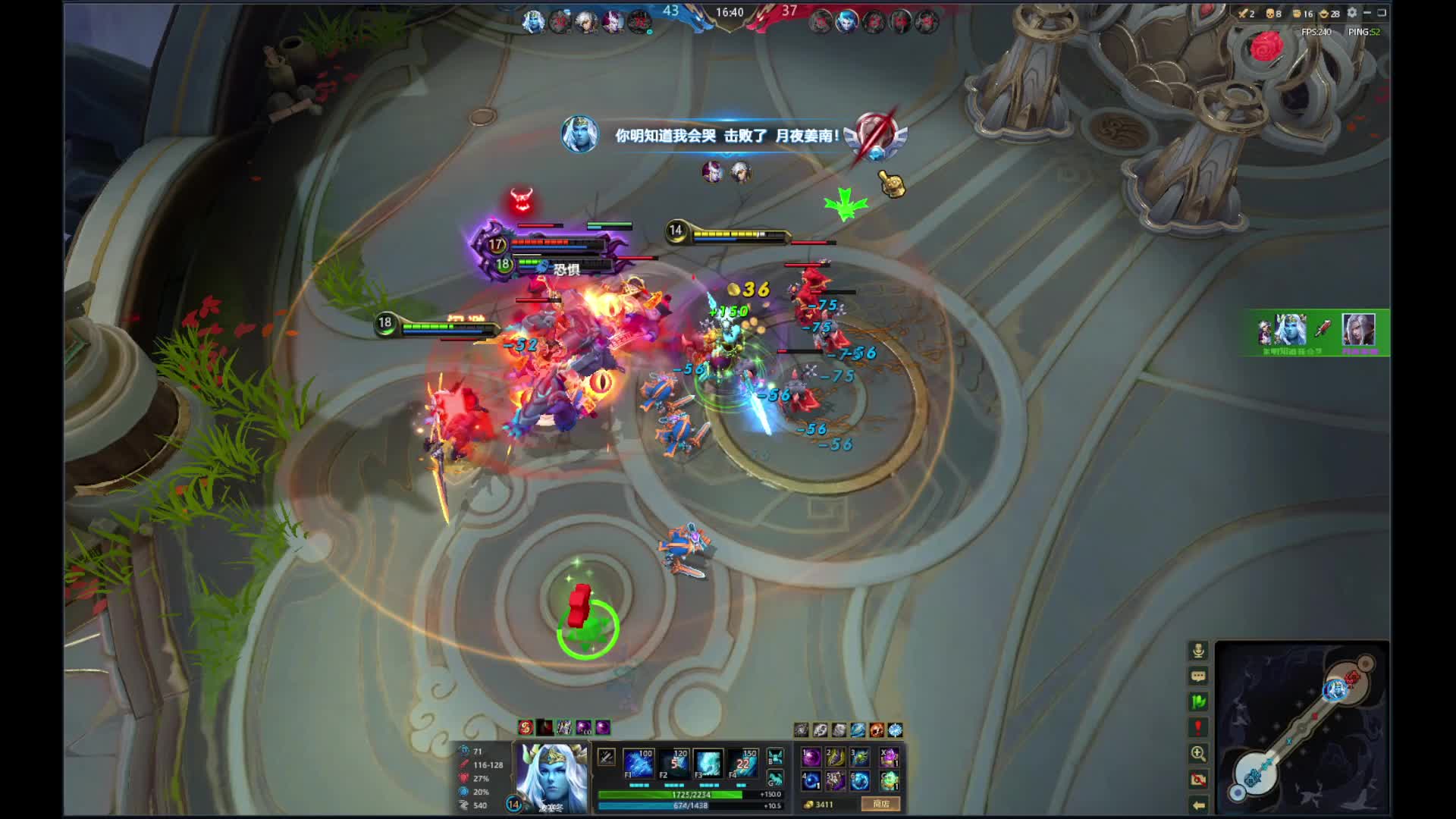Toggle the crossed-out camera button
This screenshot has width=1456, height=819.
[1198, 780]
